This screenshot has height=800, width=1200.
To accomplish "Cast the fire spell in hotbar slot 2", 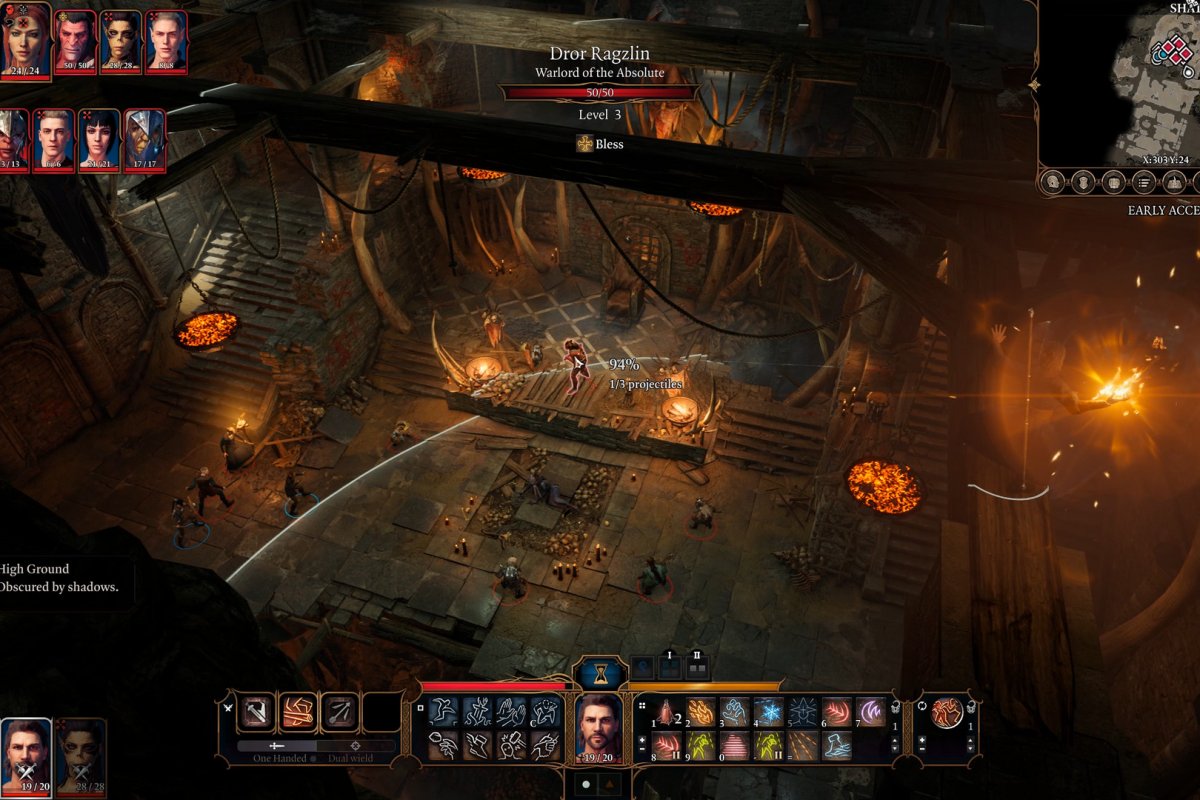I will 701,711.
